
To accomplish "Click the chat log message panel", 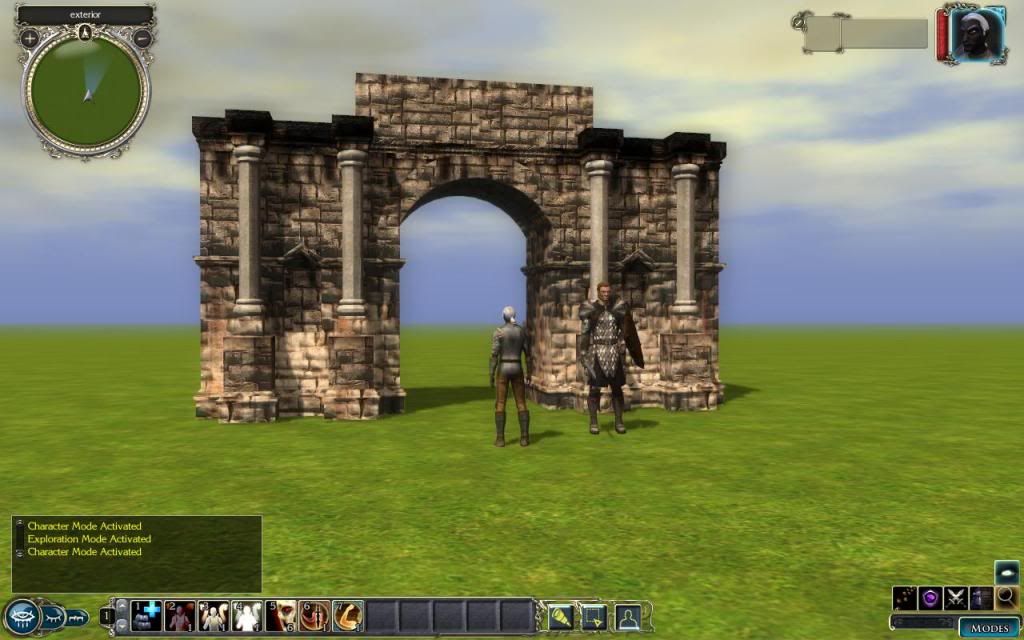I will tap(137, 553).
